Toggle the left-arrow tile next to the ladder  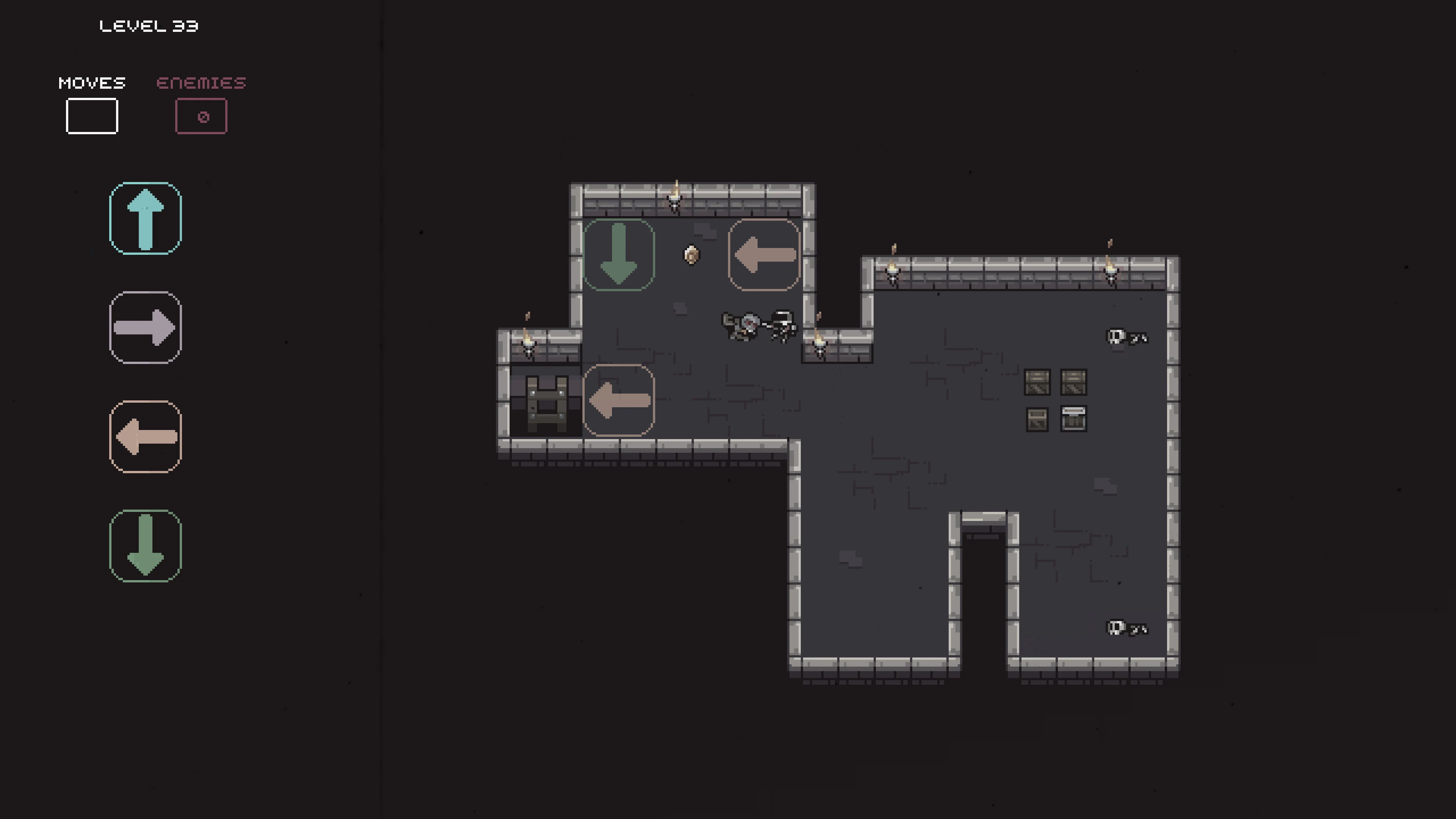click(x=619, y=401)
